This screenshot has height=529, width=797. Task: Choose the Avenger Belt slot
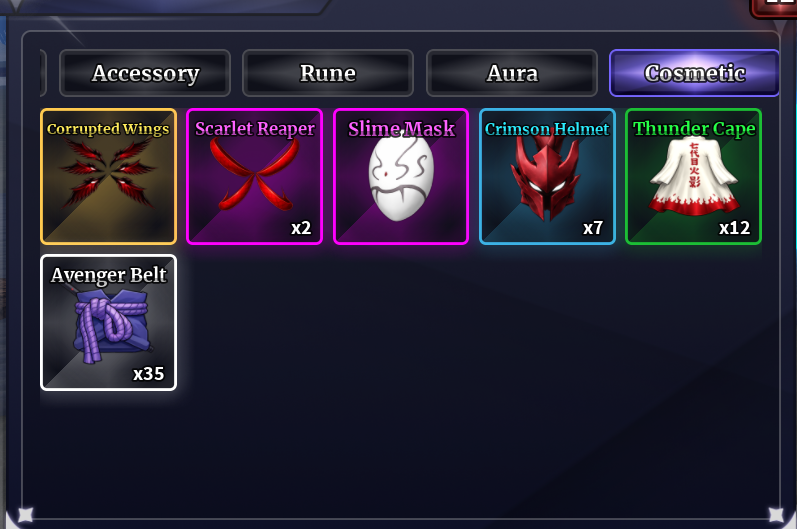[108, 322]
